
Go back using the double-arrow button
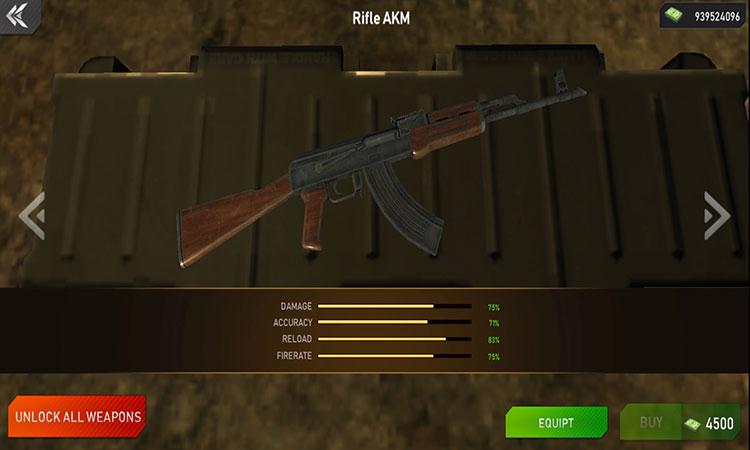point(18,15)
